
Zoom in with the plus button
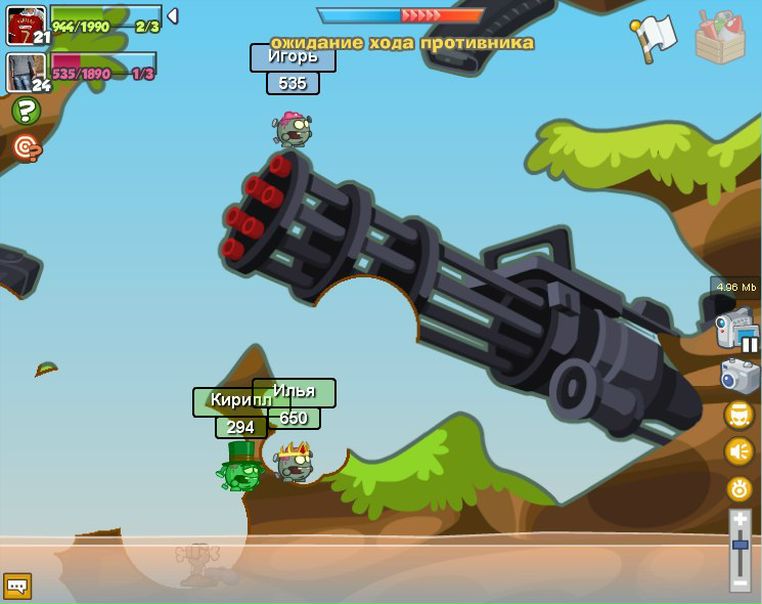point(740,519)
